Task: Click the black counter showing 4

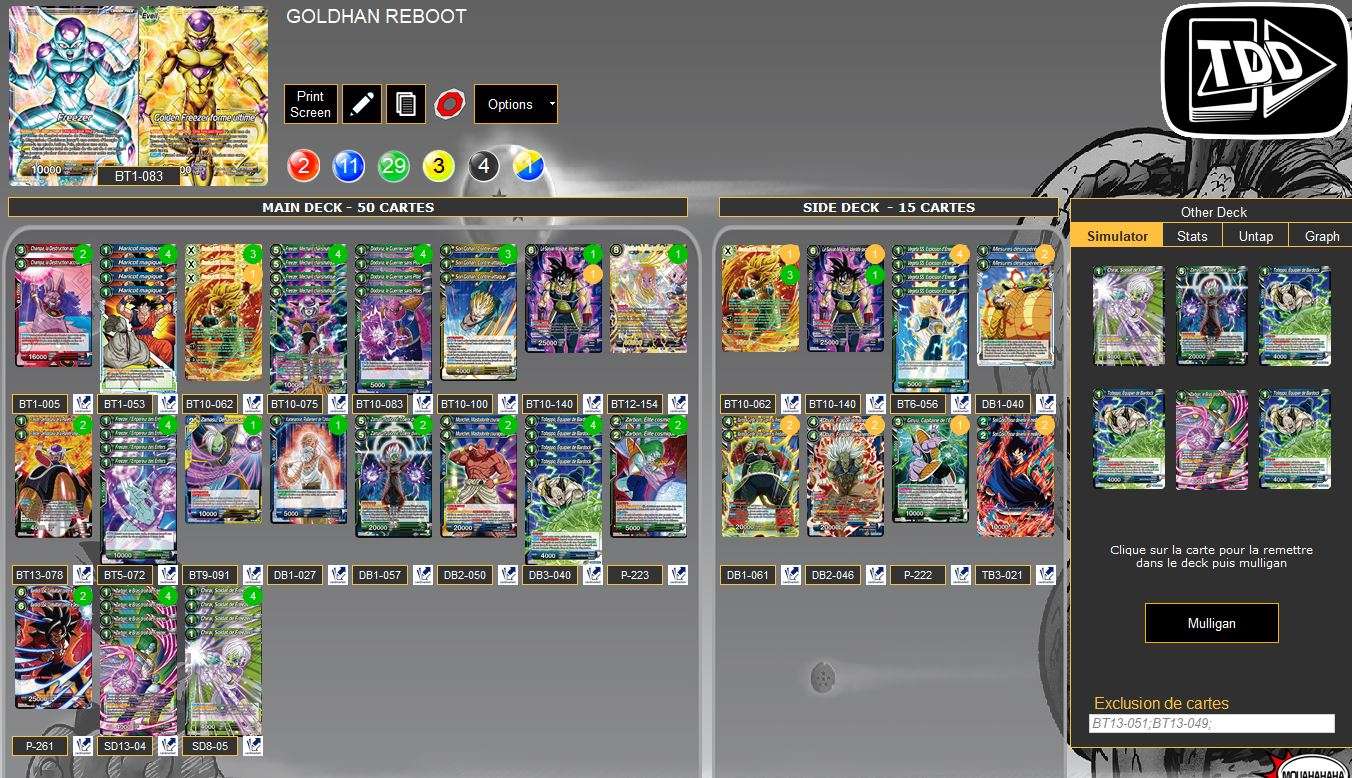Action: [x=483, y=165]
